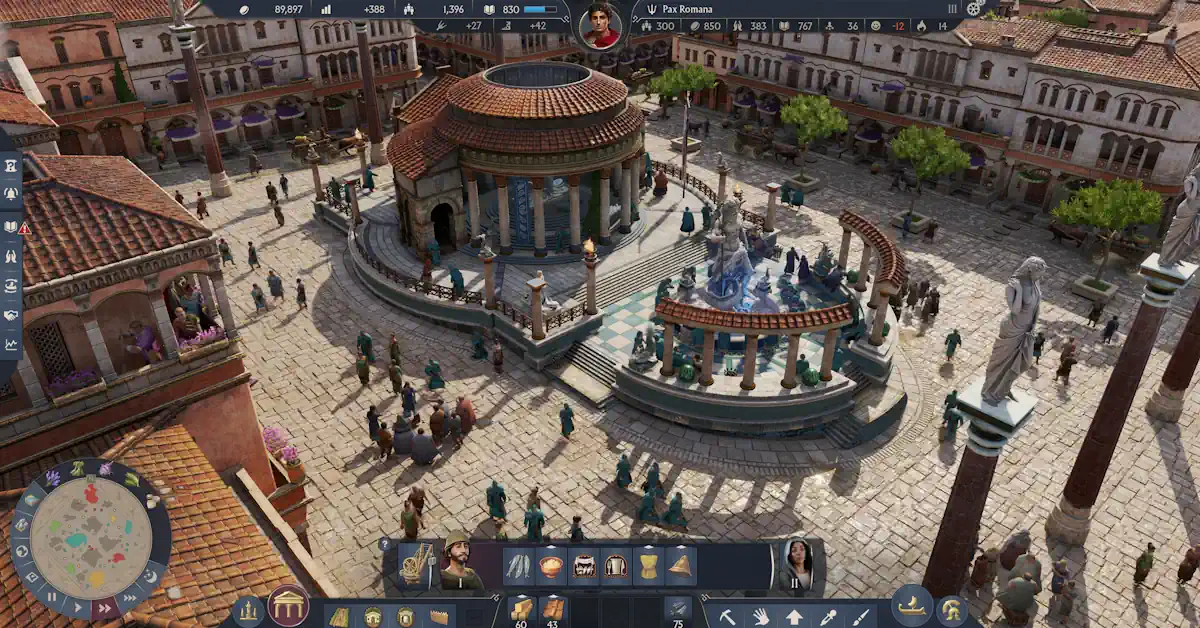Select the yellow tunic resource slot
The image size is (1200, 628).
(648, 566)
